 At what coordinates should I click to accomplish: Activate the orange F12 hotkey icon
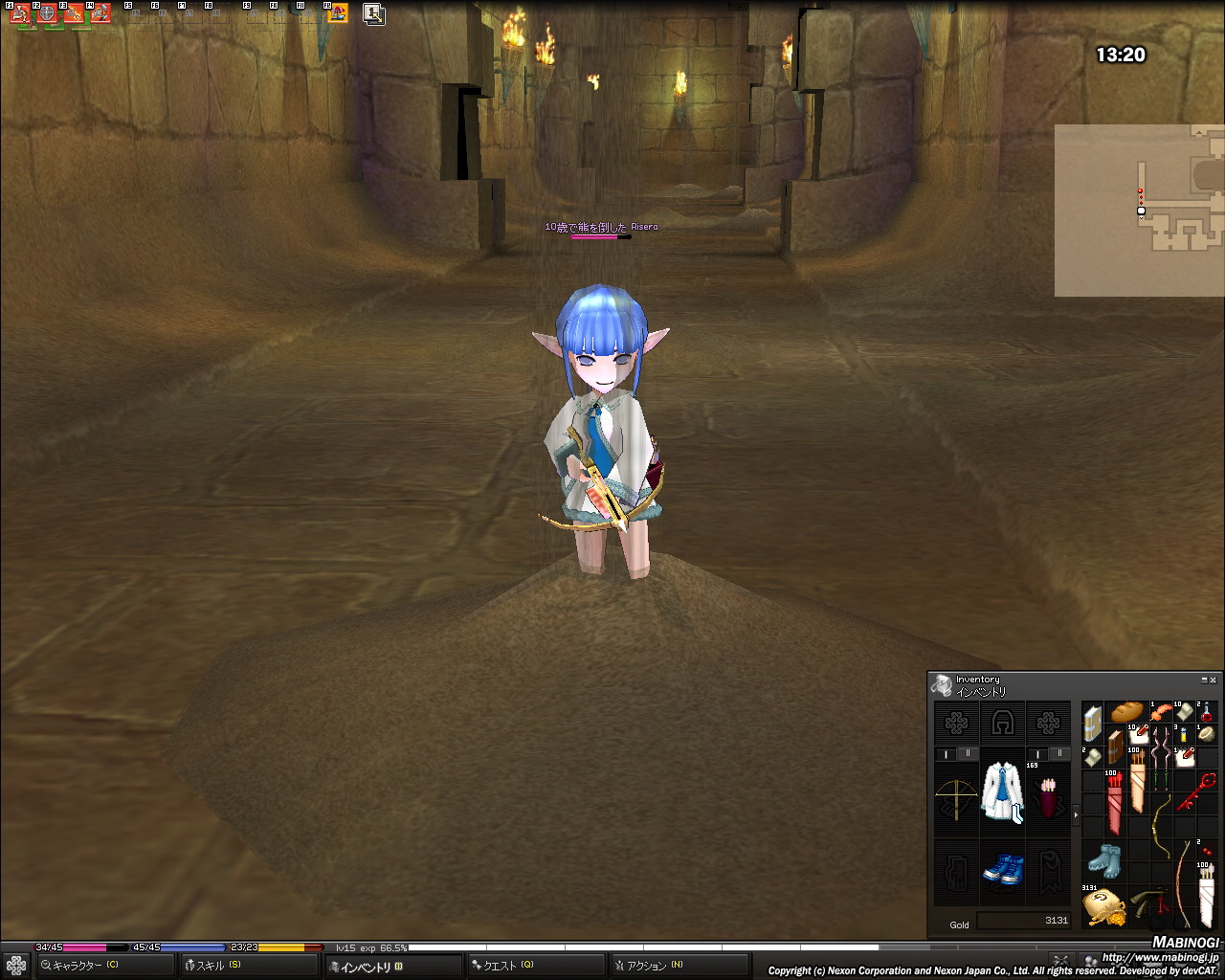click(337, 14)
